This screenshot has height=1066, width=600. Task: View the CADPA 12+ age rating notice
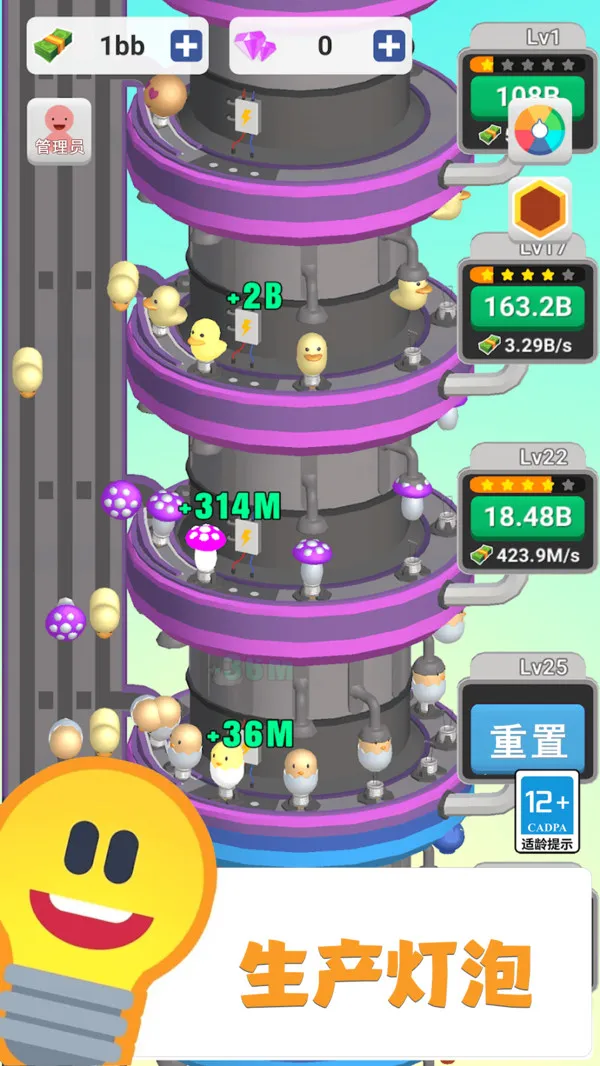pyautogui.click(x=548, y=811)
